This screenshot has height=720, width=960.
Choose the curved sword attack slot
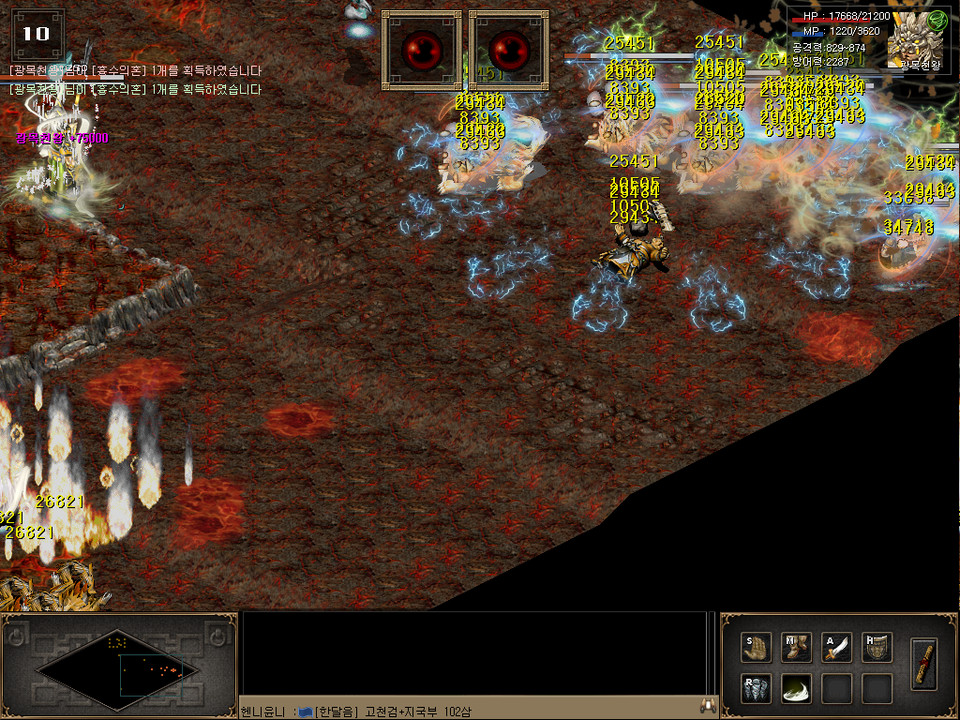pyautogui.click(x=837, y=647)
